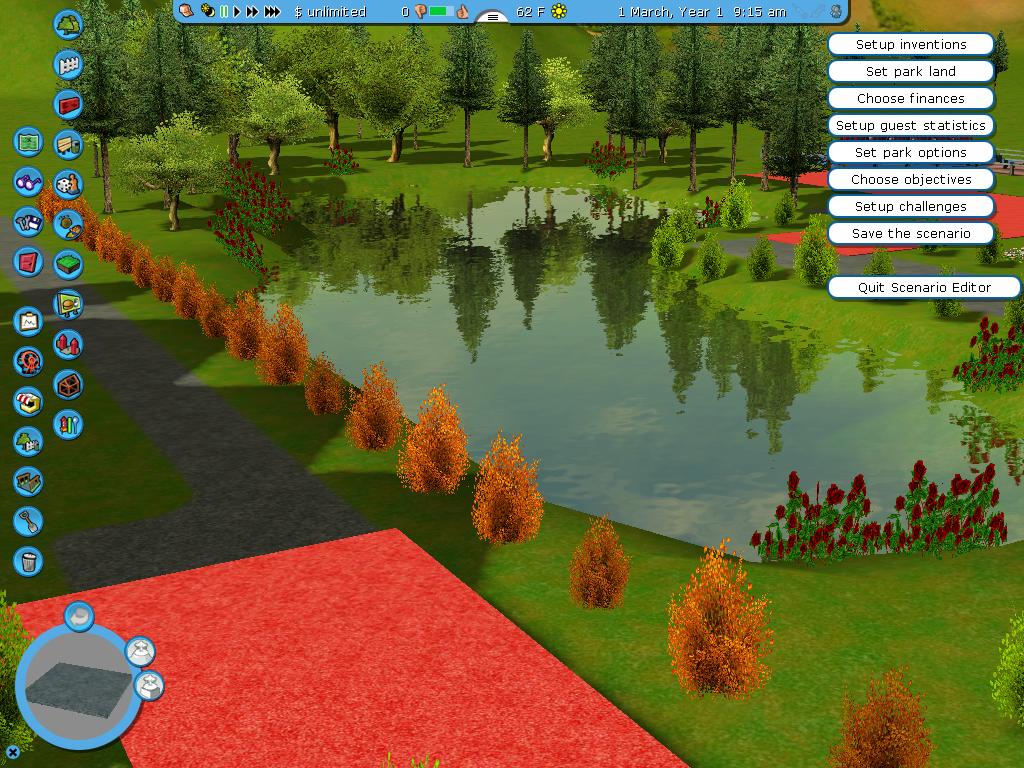Save the scenario
Image resolution: width=1024 pixels, height=768 pixels.
[910, 233]
